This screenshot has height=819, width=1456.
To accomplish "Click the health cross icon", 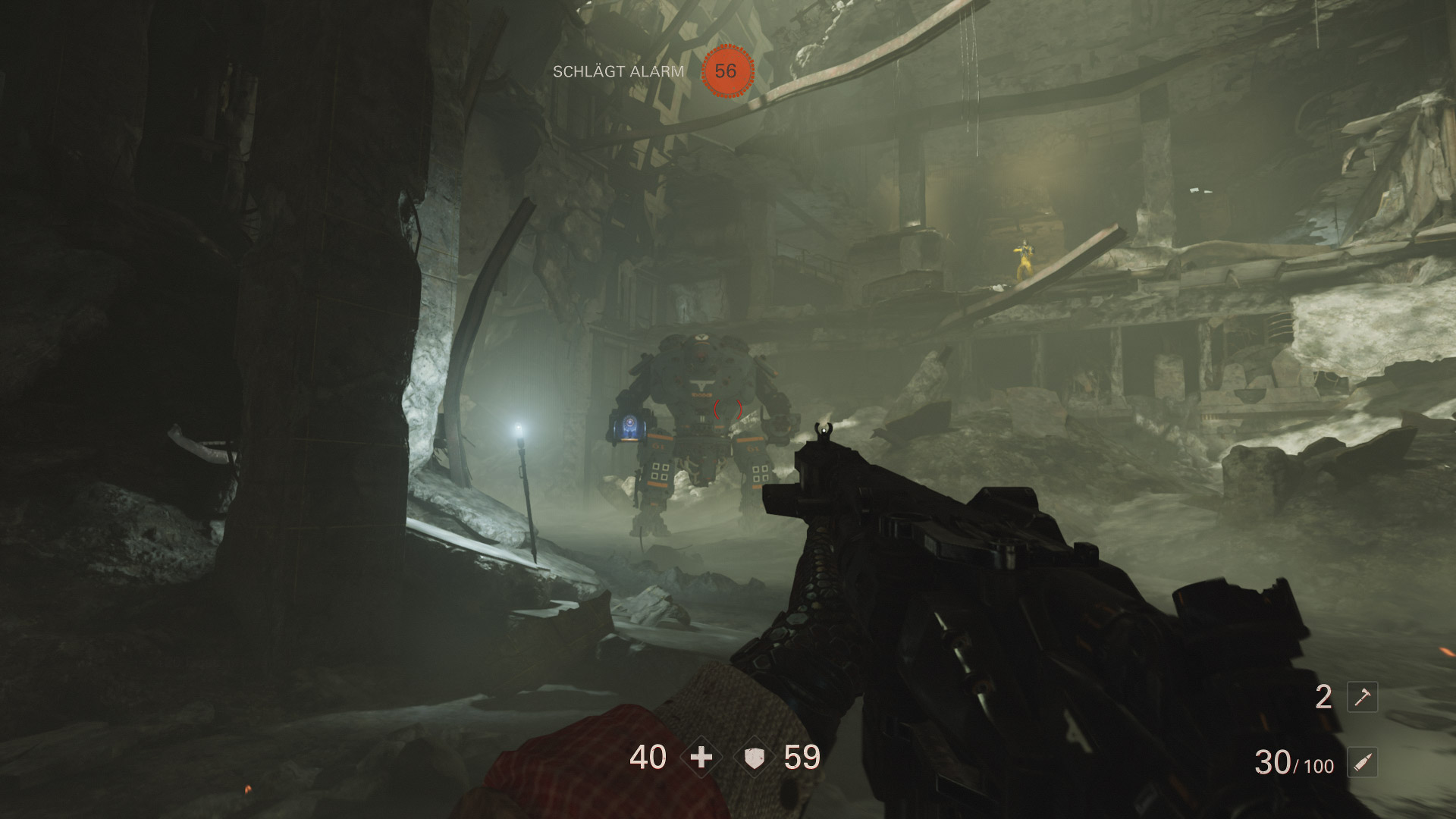I will (x=701, y=758).
